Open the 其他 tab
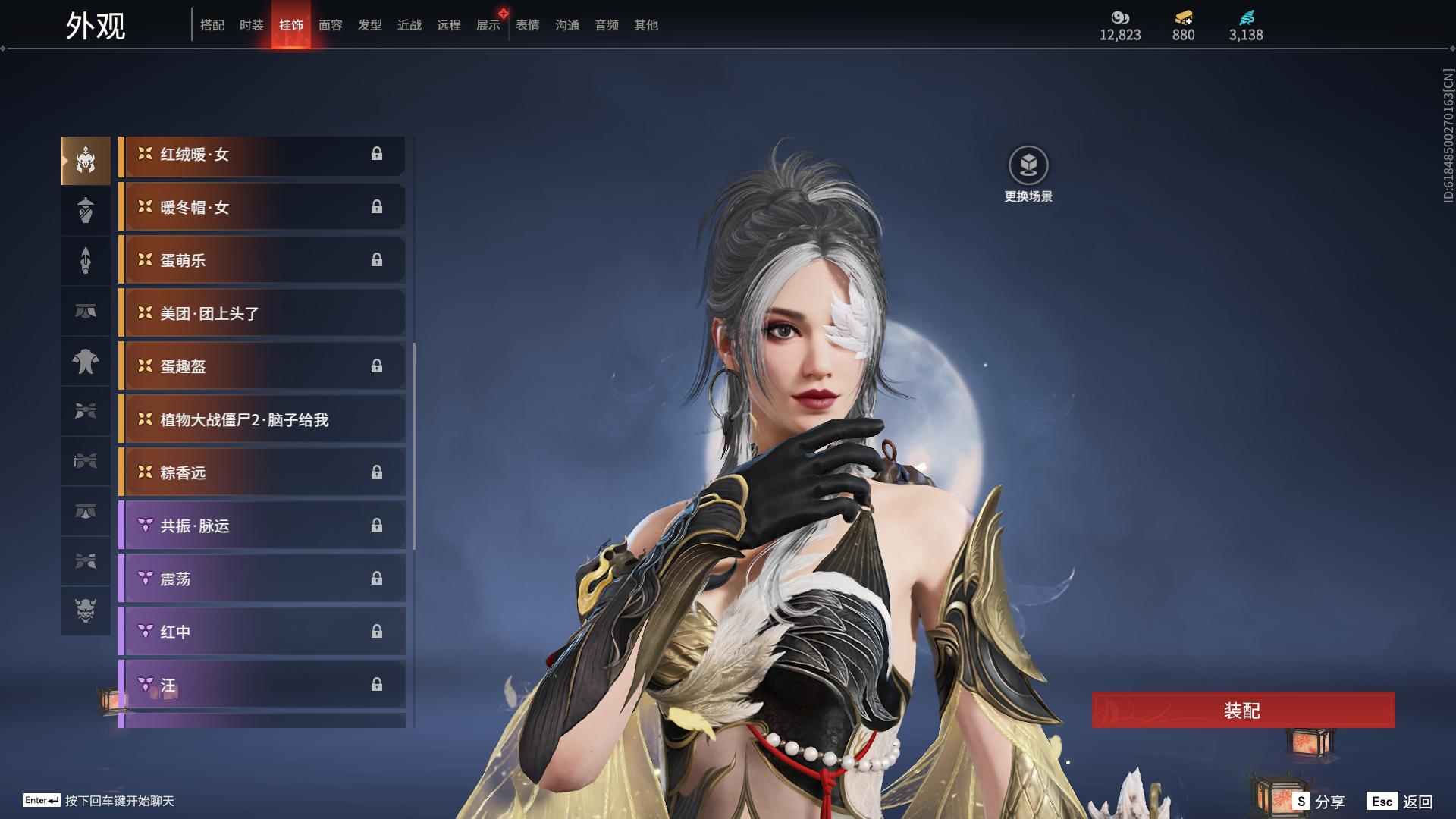1456x819 pixels. pyautogui.click(x=645, y=25)
